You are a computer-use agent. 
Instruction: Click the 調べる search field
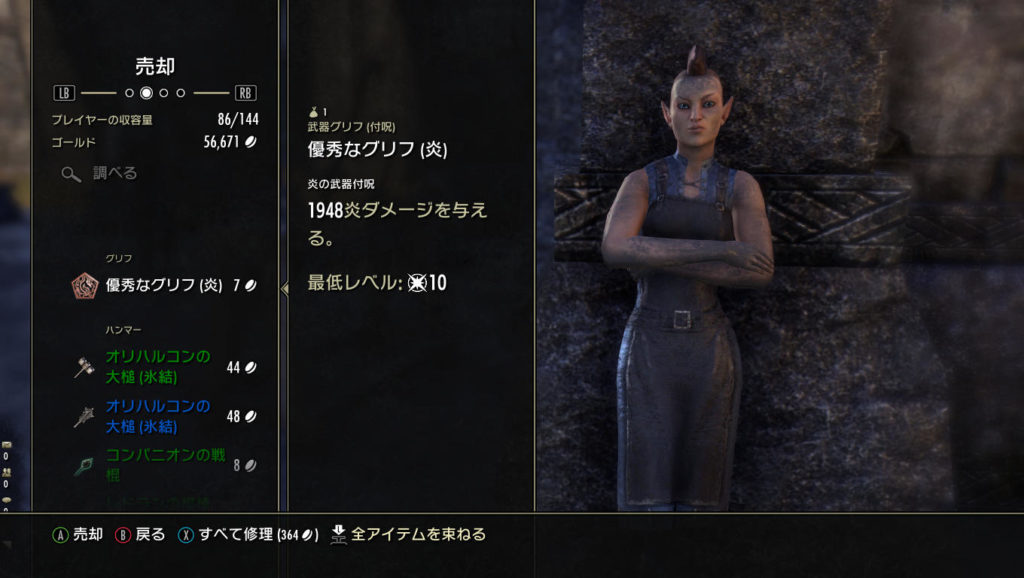click(115, 173)
